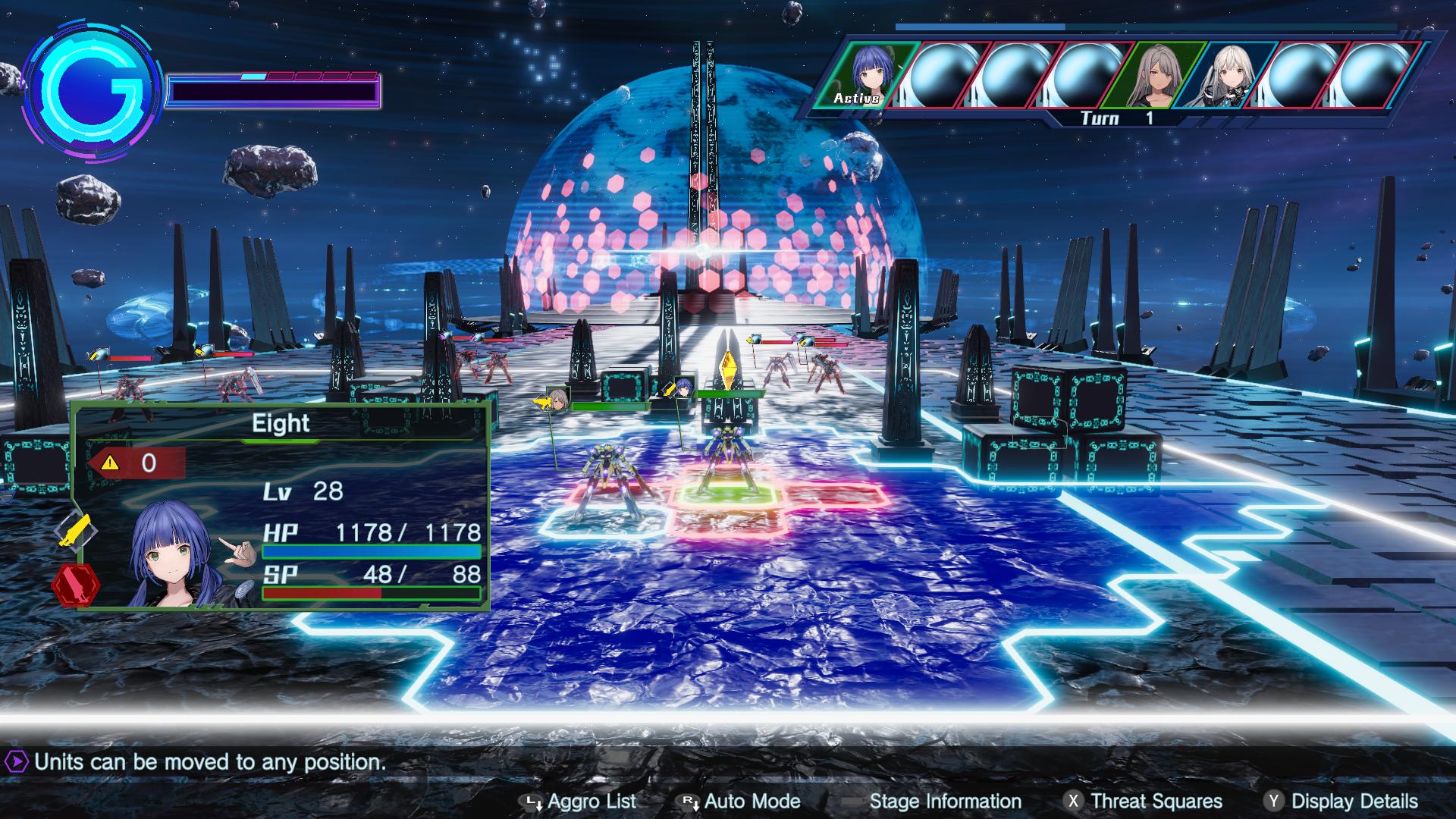Open Stage Information

[x=943, y=802]
